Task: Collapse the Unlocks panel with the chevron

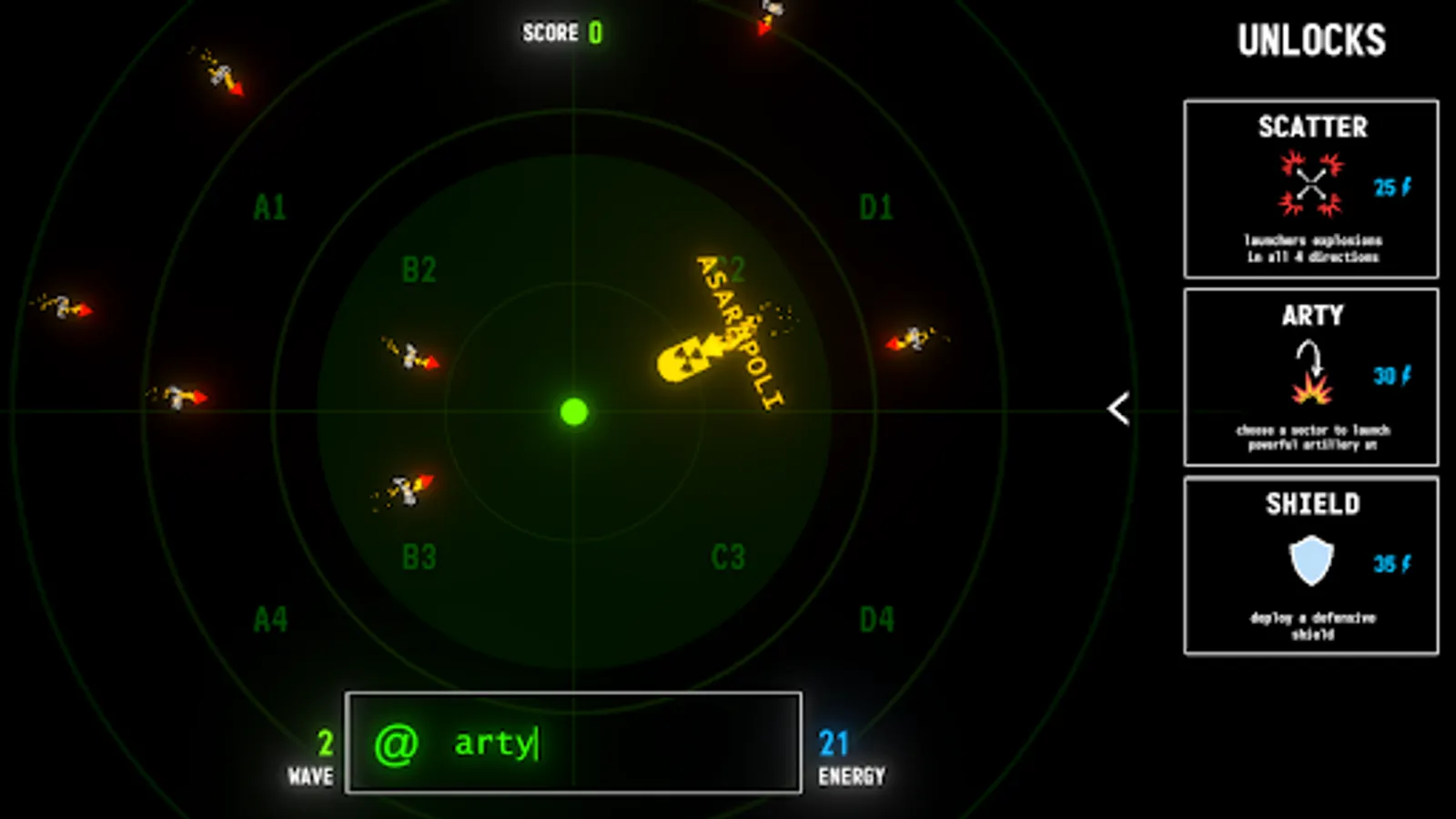Action: [x=1117, y=408]
